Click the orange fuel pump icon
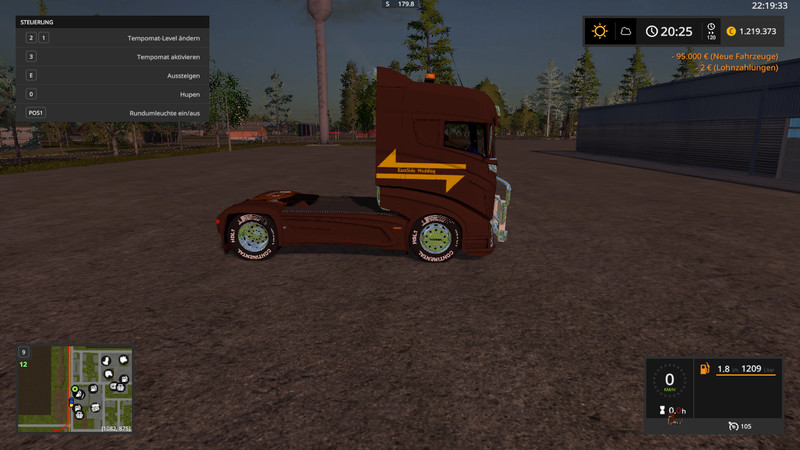 705,369
